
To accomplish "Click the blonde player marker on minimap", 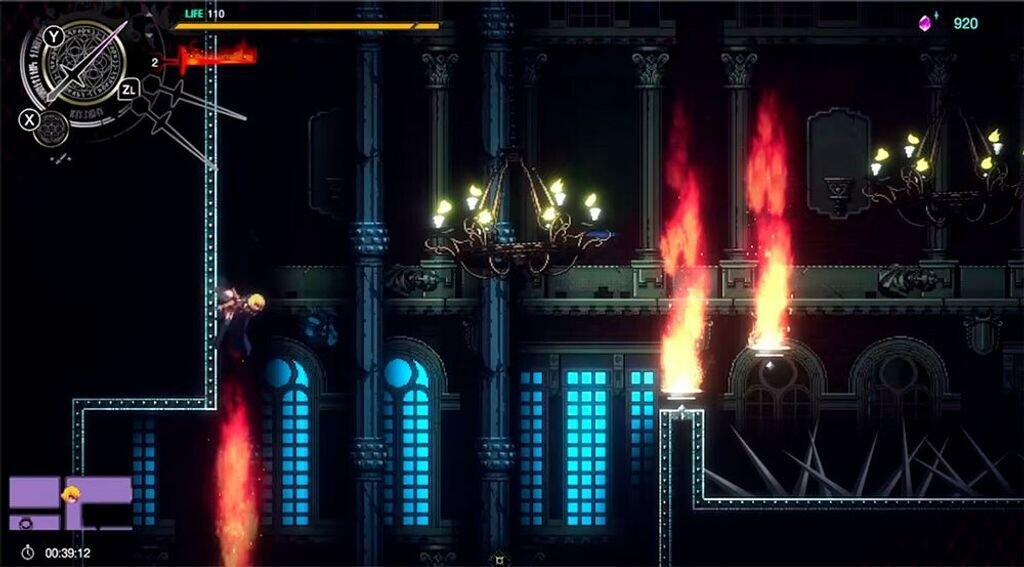I will tap(71, 494).
